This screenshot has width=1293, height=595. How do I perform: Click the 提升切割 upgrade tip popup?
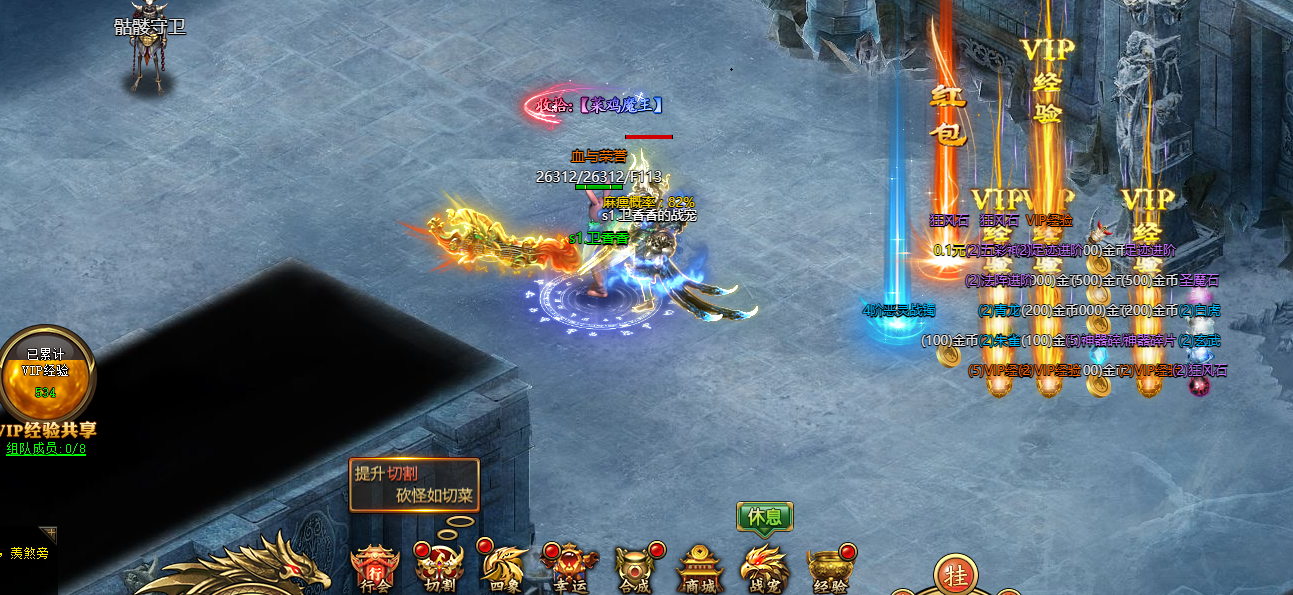(x=414, y=485)
